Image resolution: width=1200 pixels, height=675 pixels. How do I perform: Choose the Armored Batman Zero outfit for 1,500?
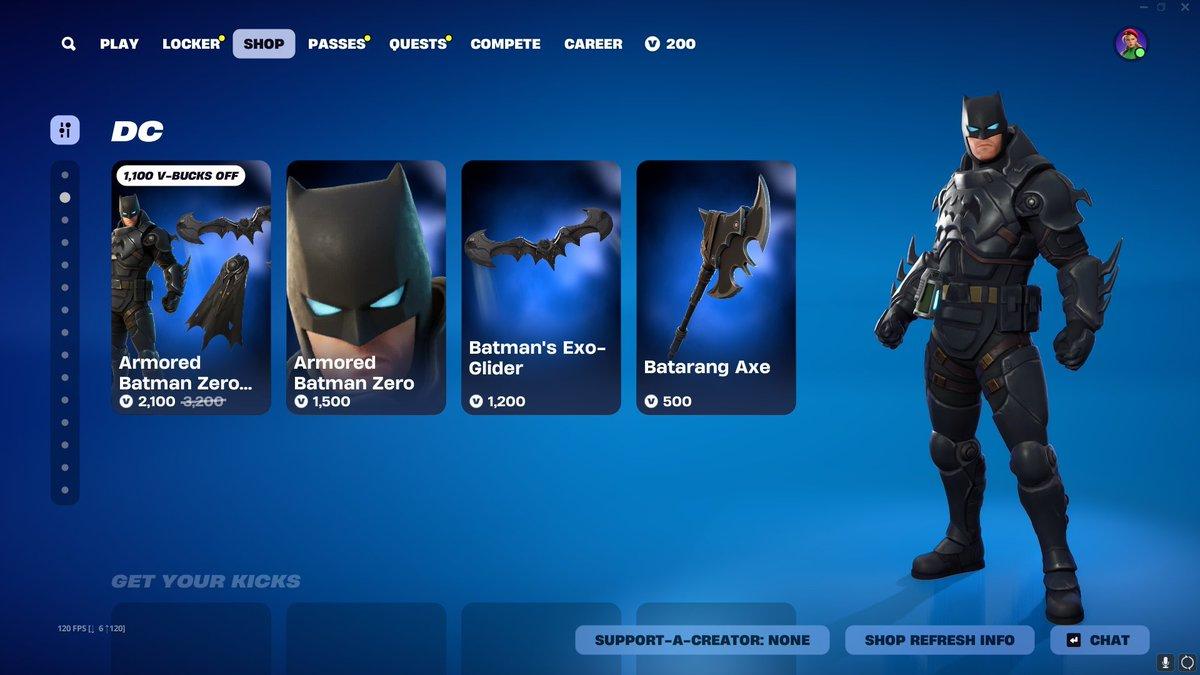click(366, 287)
